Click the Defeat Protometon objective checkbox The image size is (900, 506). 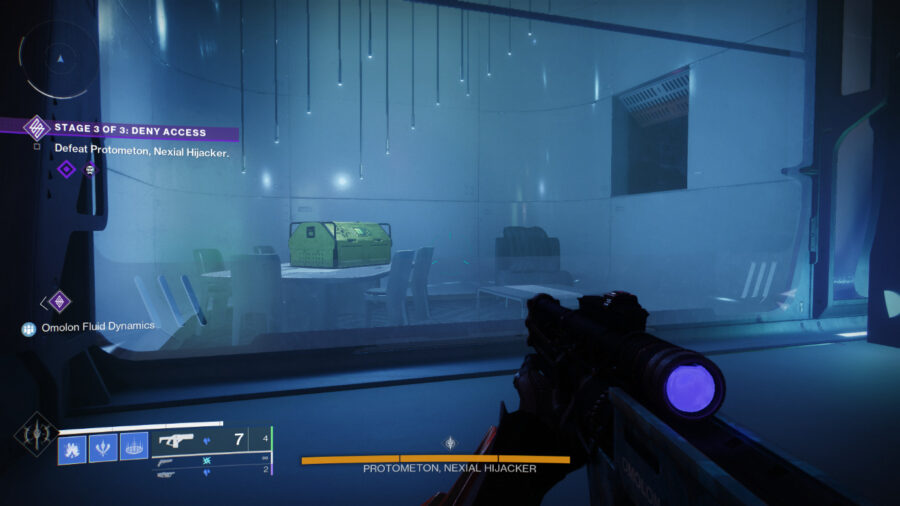click(x=37, y=147)
